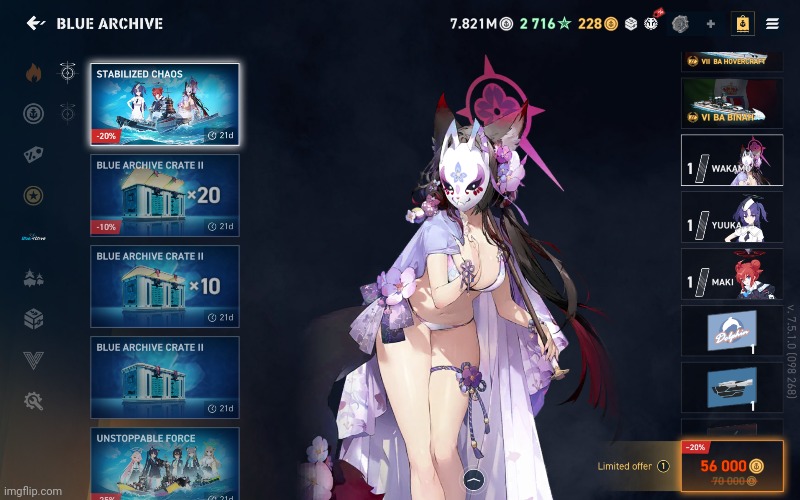
Task: Open the star medal category
Action: 34,194
